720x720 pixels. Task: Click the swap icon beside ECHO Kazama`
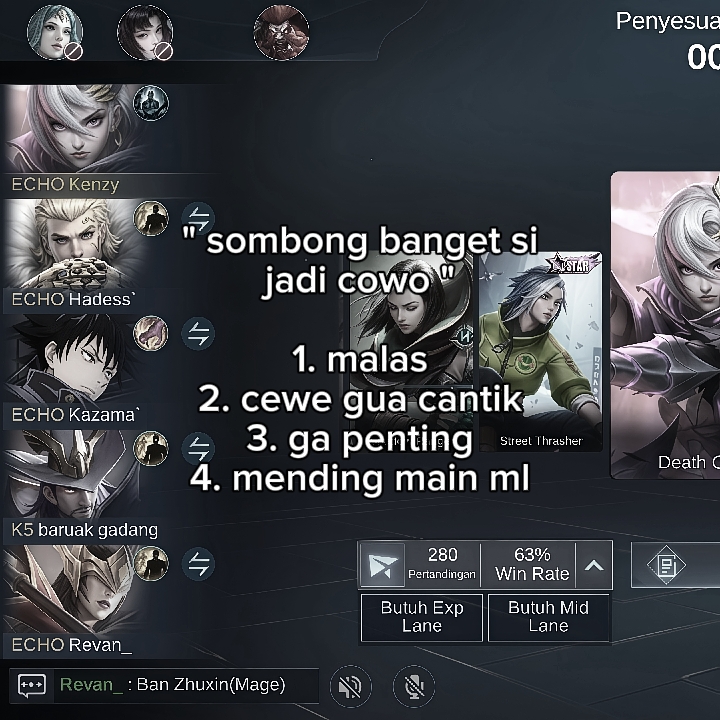[199, 333]
